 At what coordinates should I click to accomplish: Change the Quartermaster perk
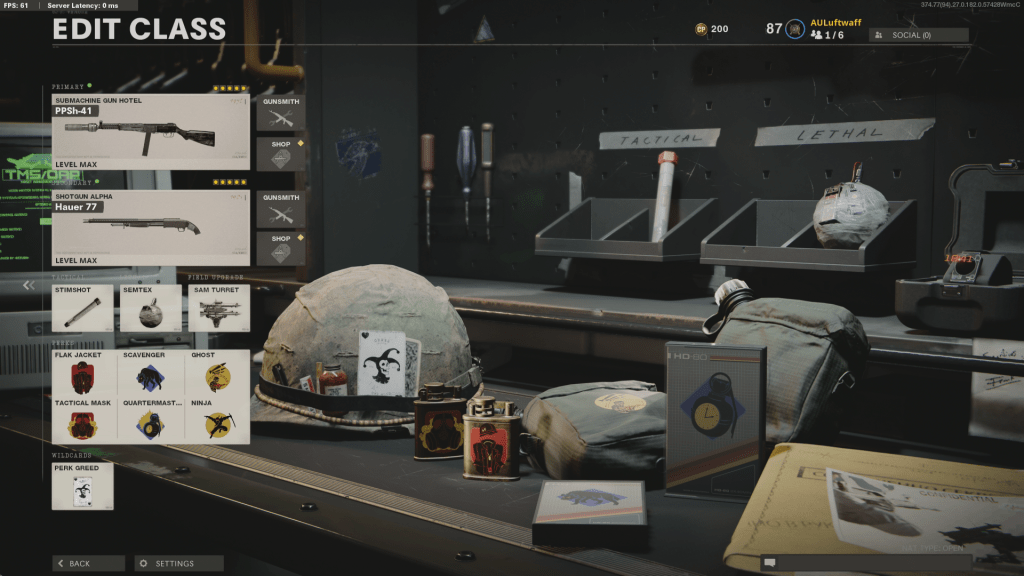[150, 420]
